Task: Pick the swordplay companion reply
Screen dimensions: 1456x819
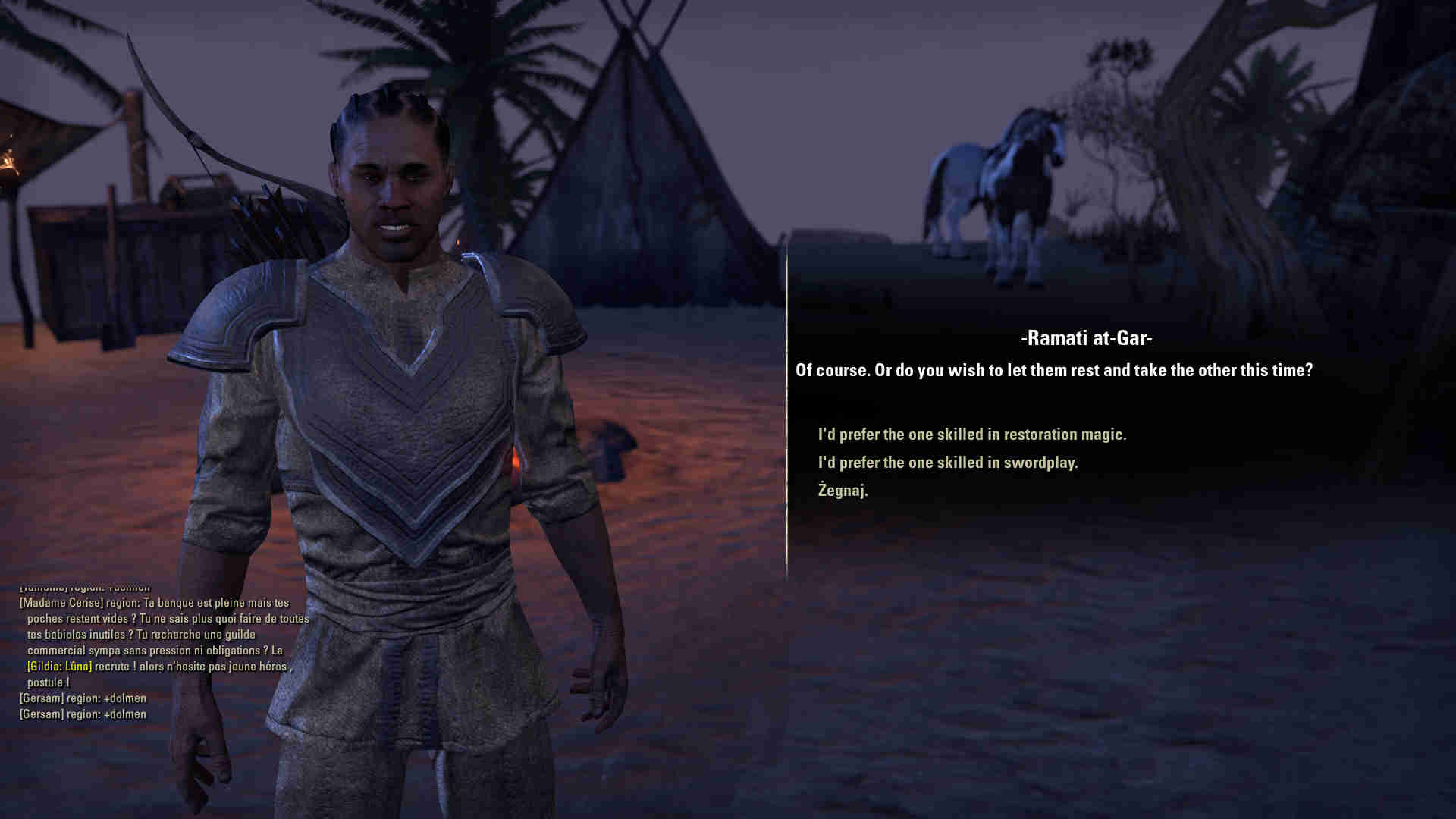Action: [x=947, y=463]
